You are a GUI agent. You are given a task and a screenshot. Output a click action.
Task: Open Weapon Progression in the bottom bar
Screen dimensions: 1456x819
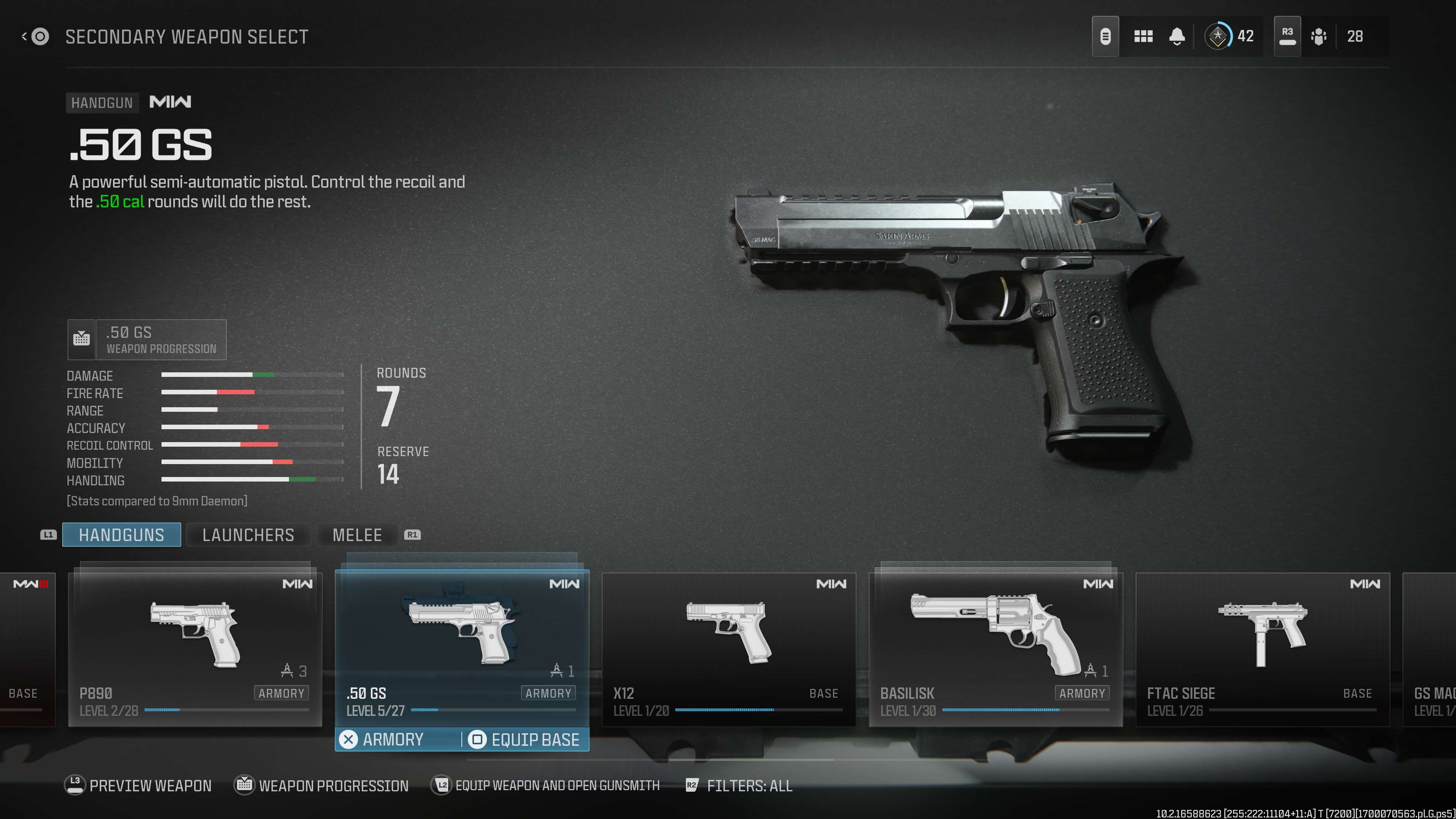click(322, 785)
